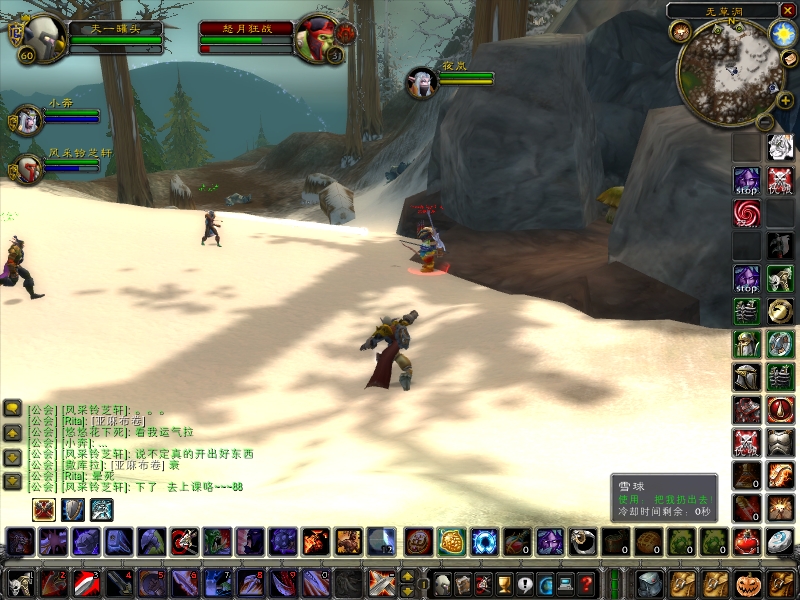This screenshot has width=800, height=600.
Task: Use the white hearthstone item icon
Action: click(x=780, y=541)
